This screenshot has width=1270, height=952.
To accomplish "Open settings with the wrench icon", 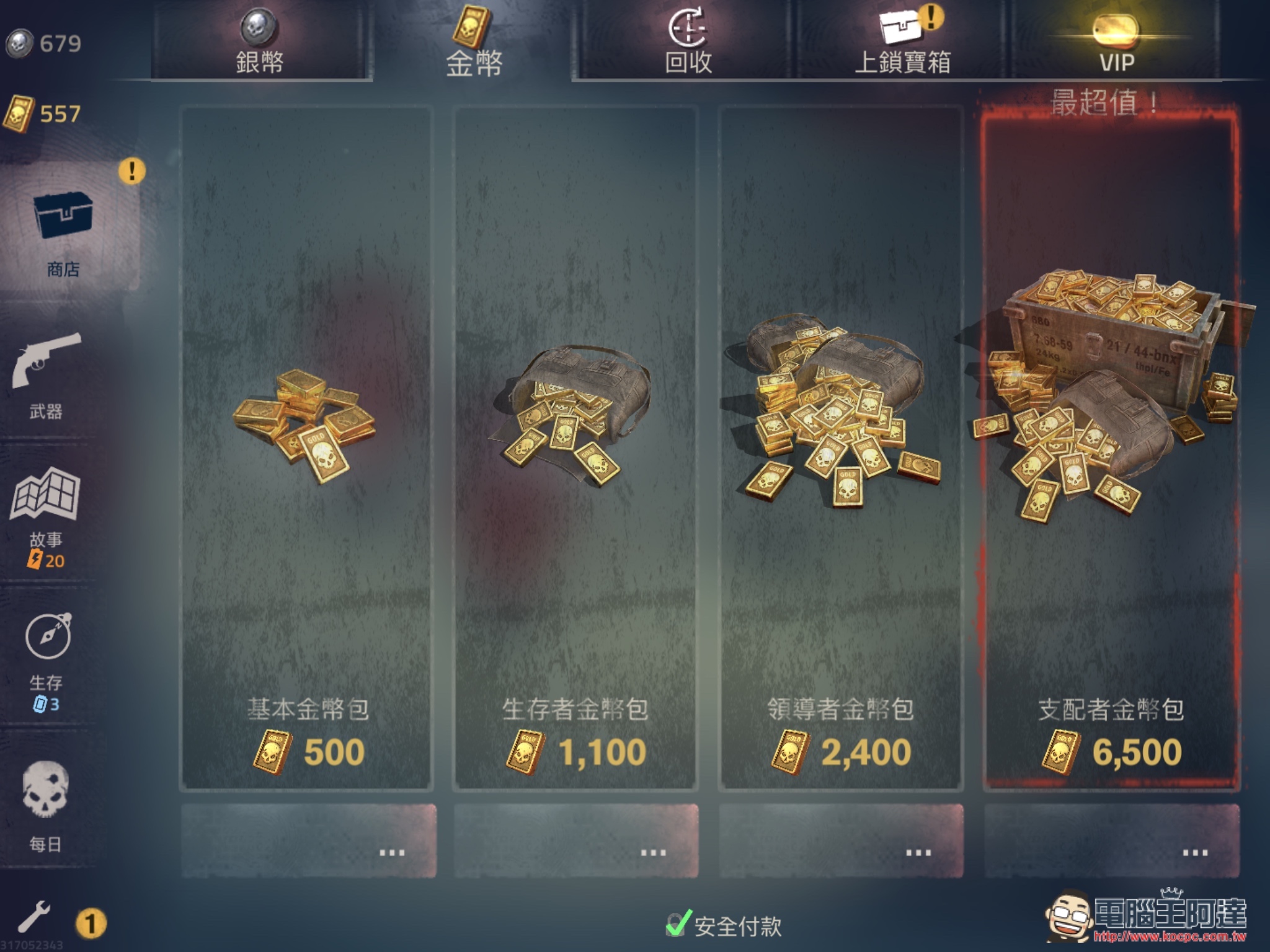I will pyautogui.click(x=33, y=917).
